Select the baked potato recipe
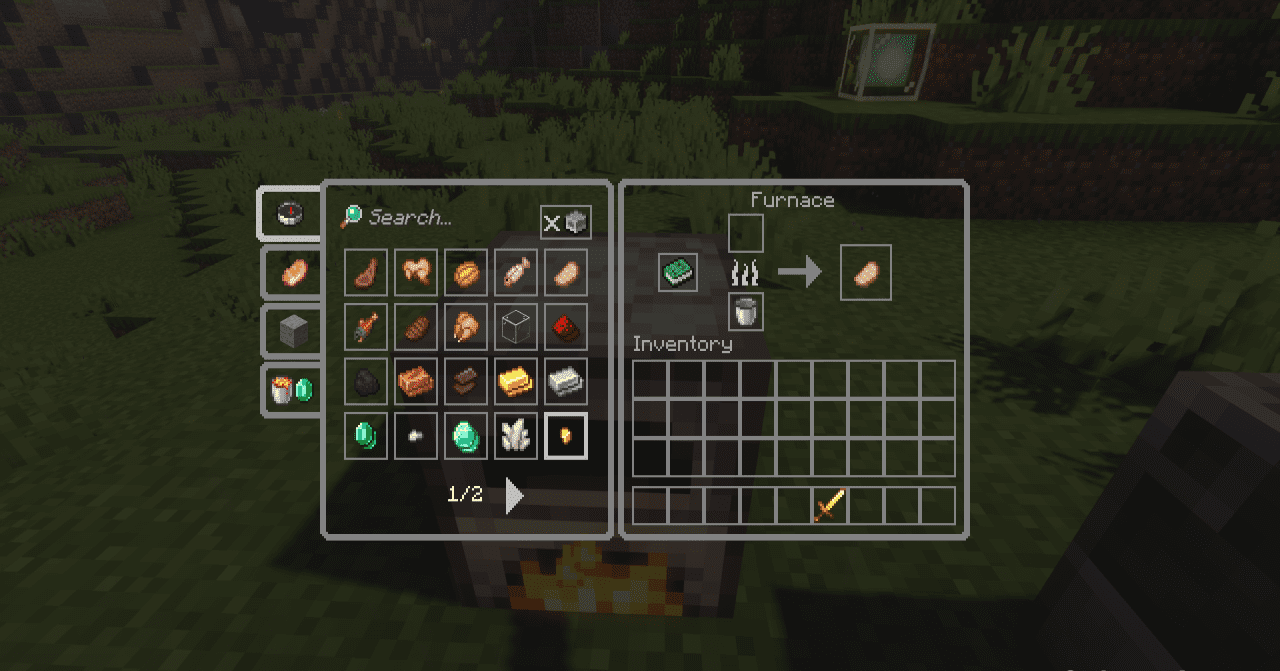 click(x=566, y=271)
